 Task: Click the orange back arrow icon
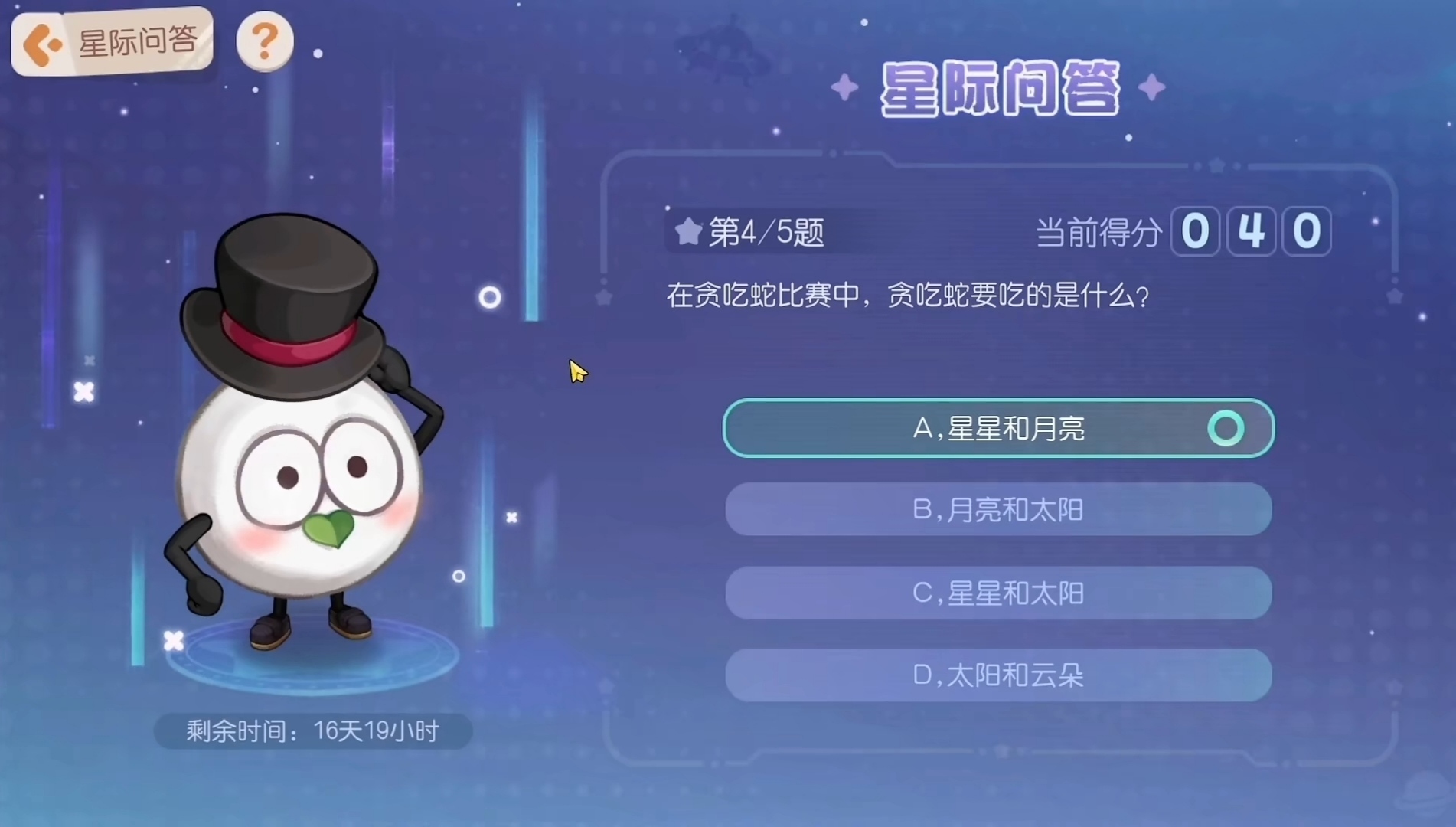click(x=42, y=44)
